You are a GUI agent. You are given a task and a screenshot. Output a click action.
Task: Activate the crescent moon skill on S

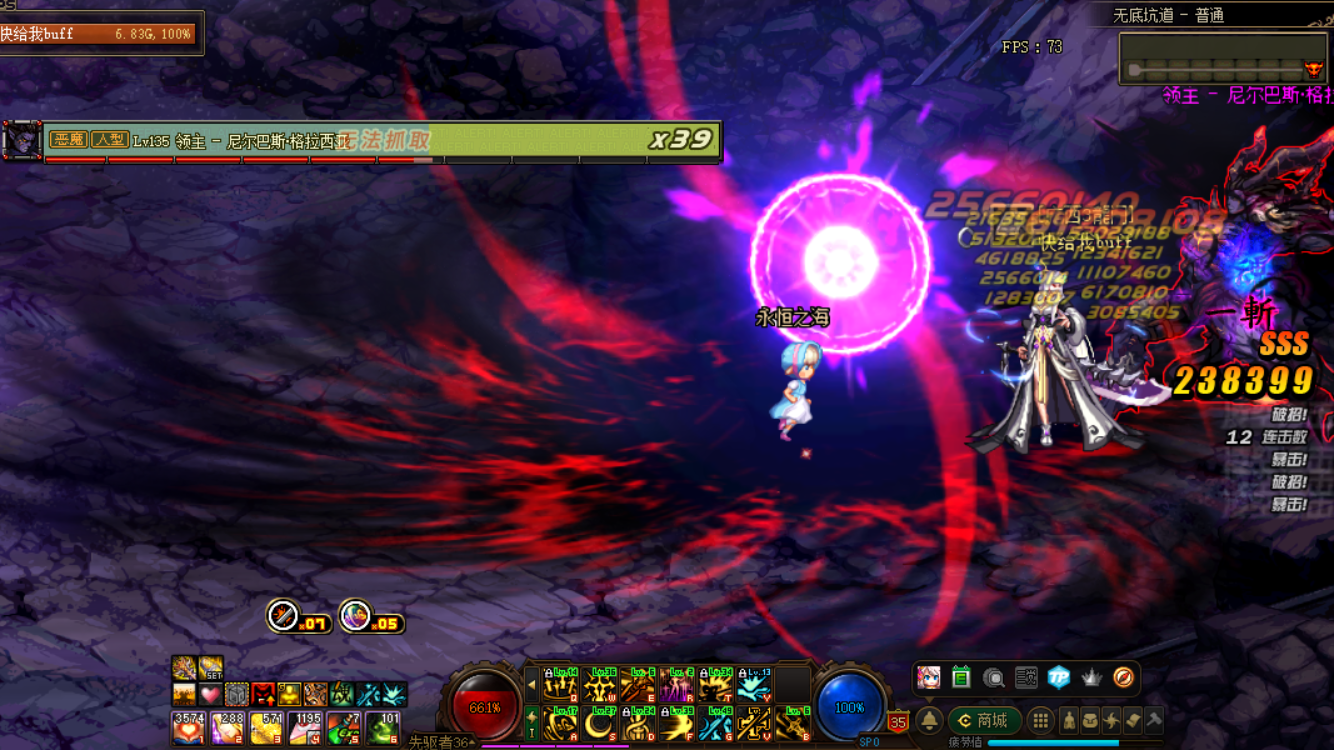pyautogui.click(x=600, y=724)
